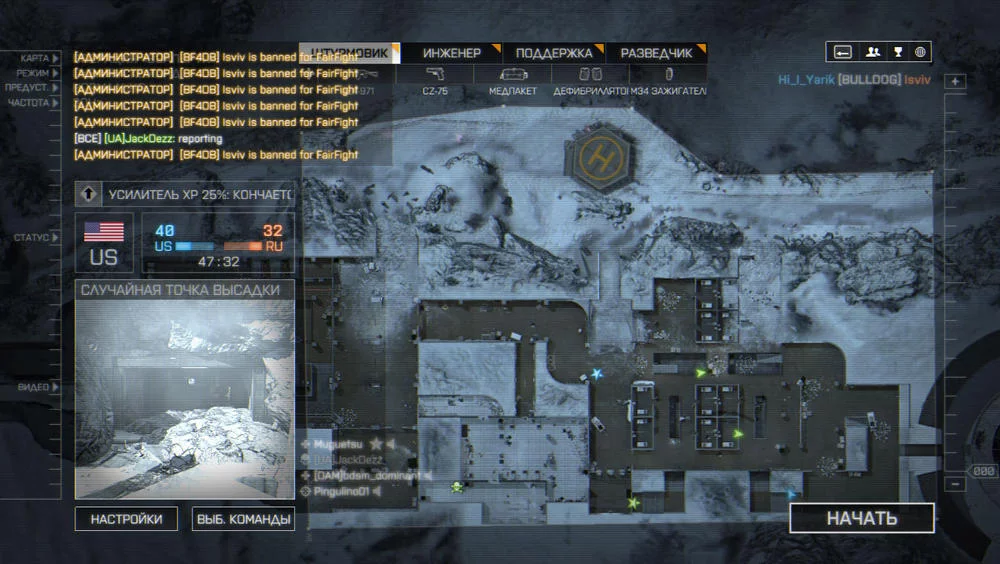1000x564 pixels.
Task: Click the back arrow icon button
Action: click(843, 52)
